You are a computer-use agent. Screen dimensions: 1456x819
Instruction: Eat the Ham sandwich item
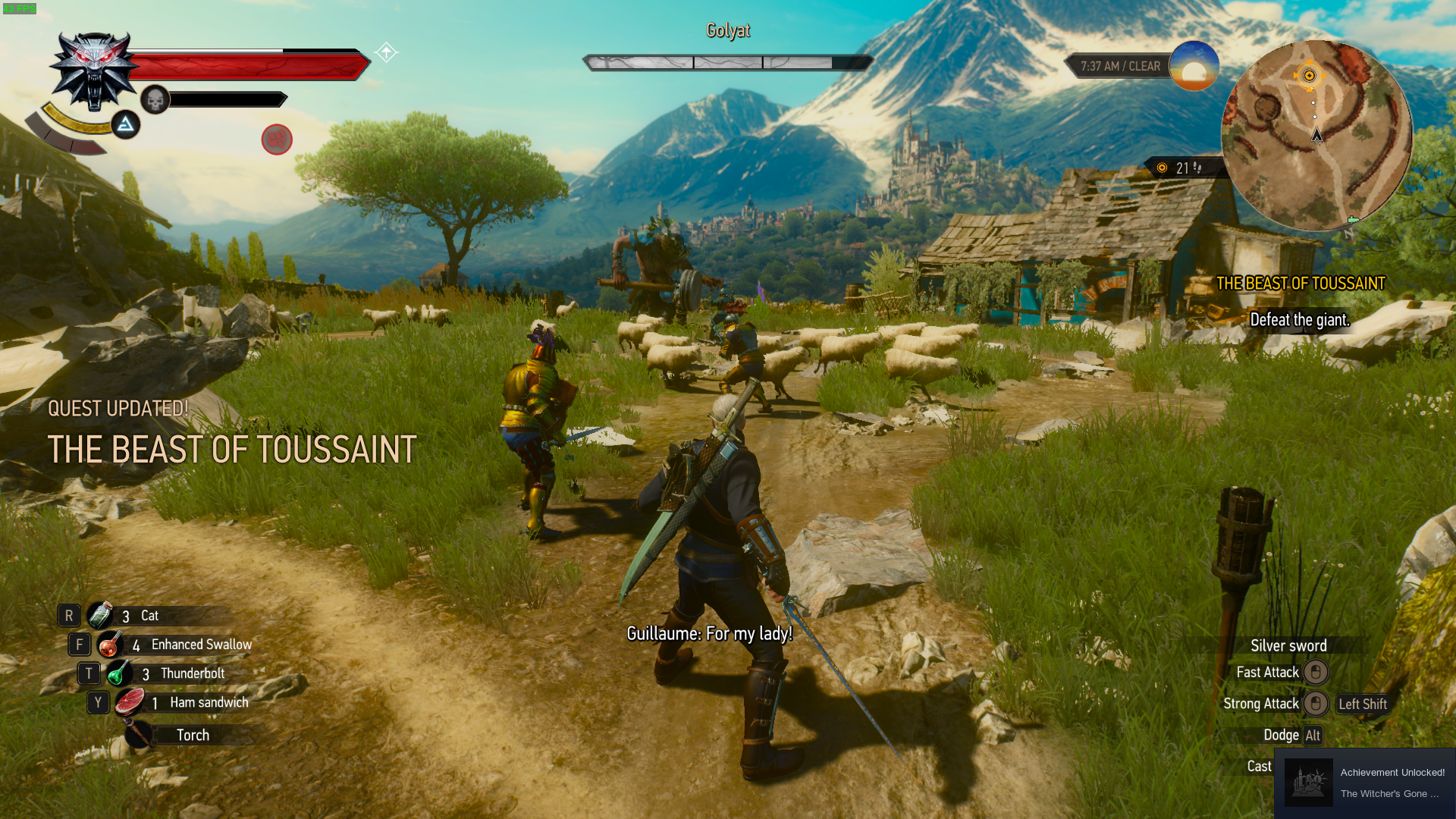coord(130,702)
